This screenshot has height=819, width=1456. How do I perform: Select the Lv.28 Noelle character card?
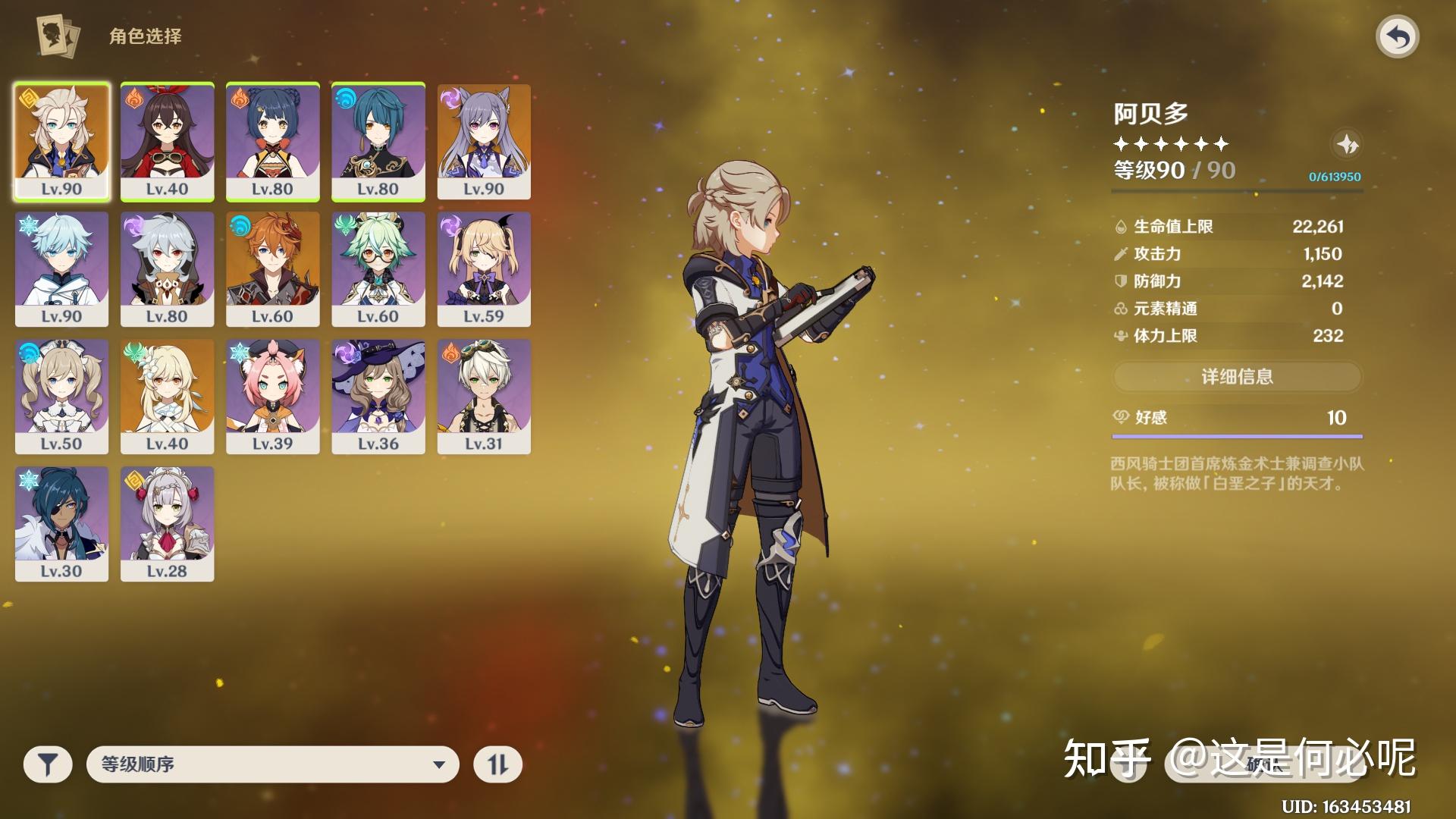(x=167, y=524)
